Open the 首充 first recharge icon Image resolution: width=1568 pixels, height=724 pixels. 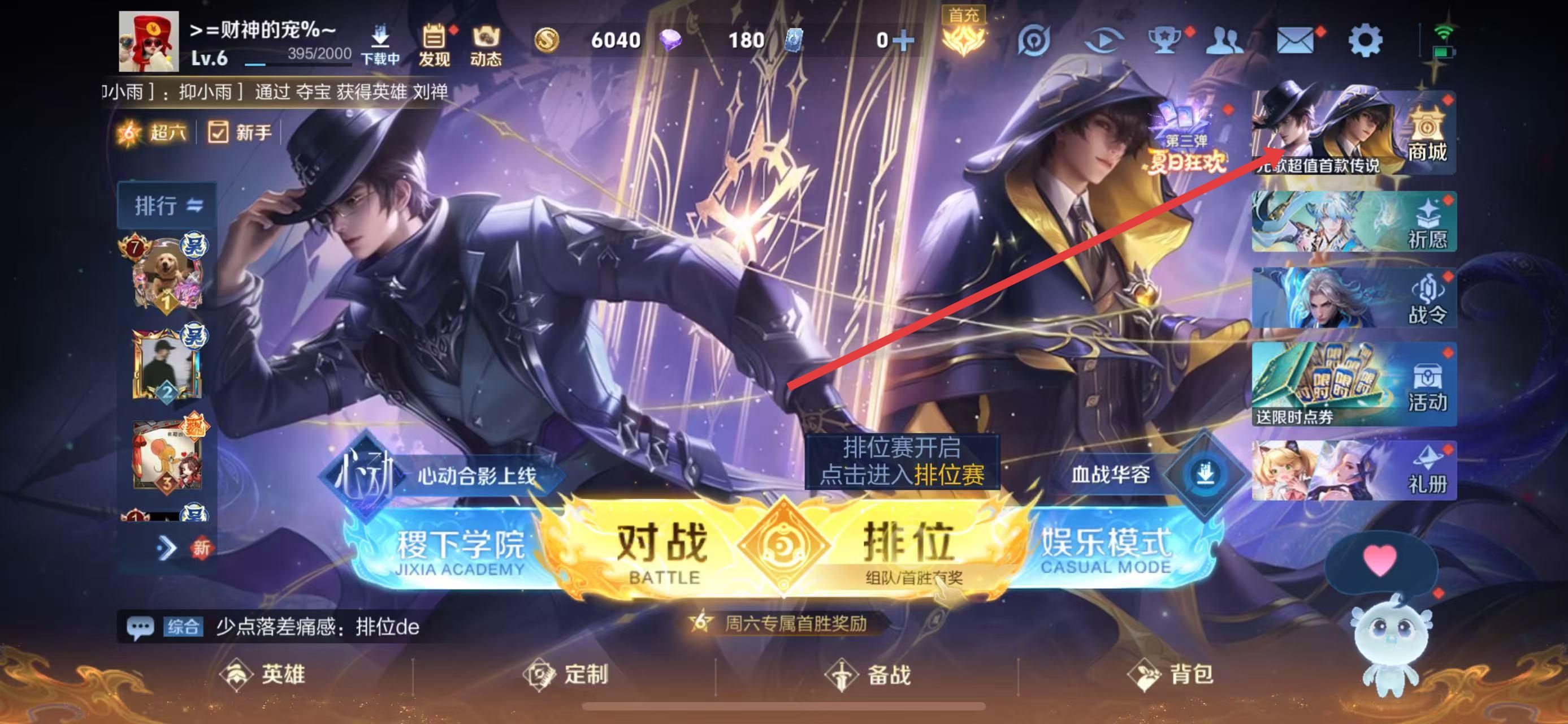[964, 37]
